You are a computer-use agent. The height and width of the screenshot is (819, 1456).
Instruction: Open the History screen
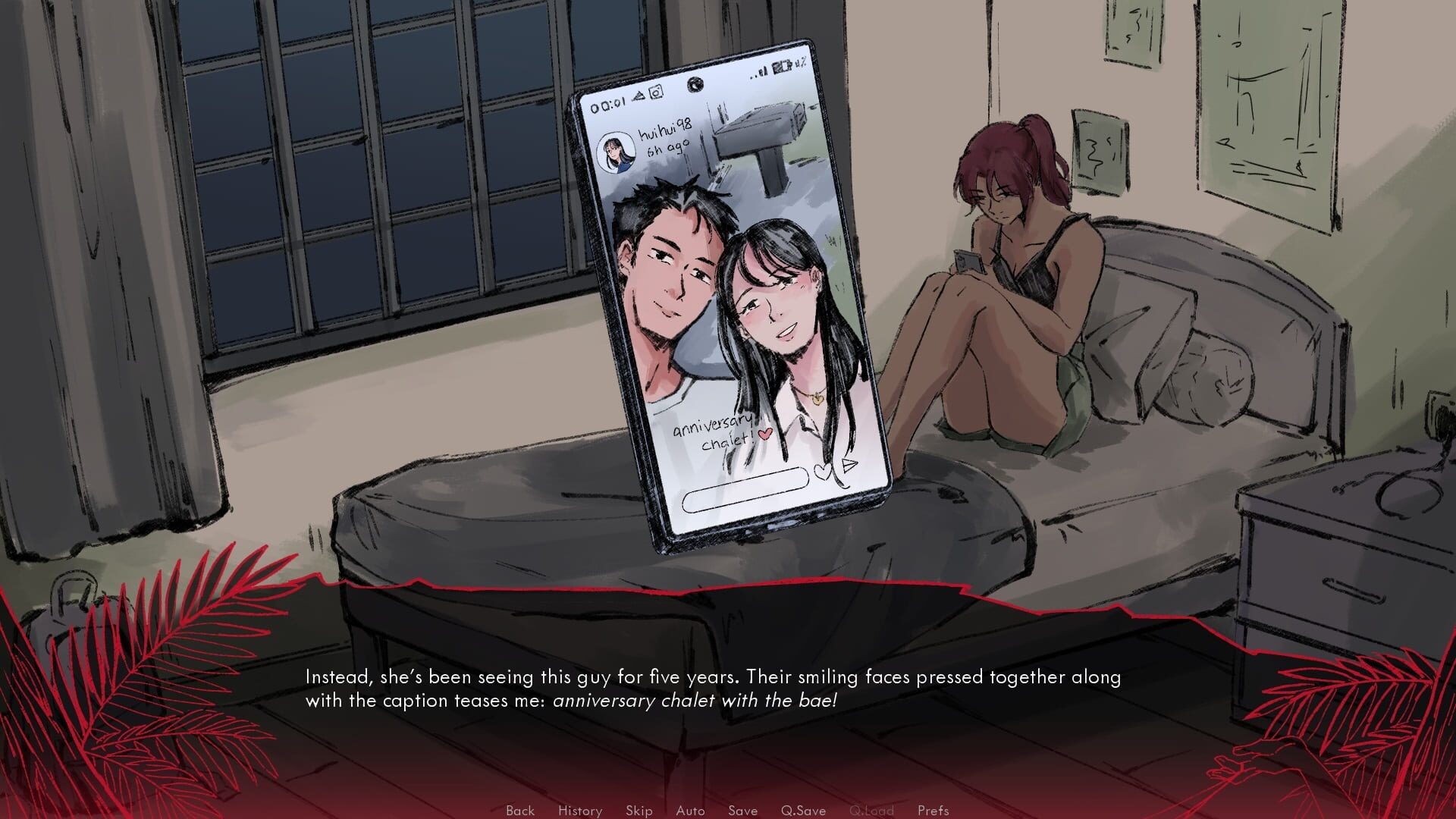[x=580, y=810]
